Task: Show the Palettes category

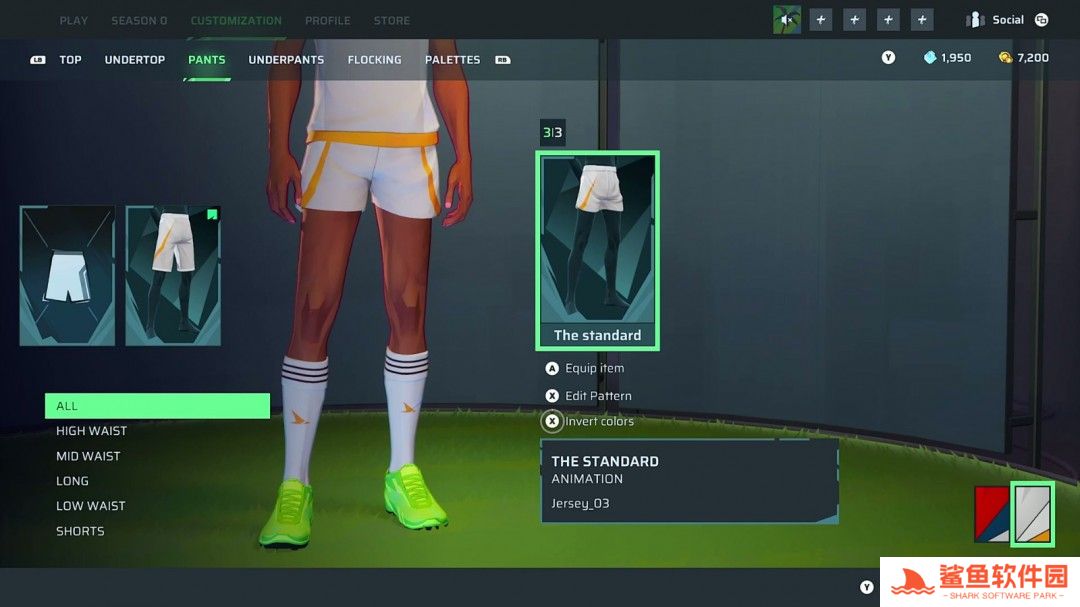Action: pyautogui.click(x=452, y=60)
